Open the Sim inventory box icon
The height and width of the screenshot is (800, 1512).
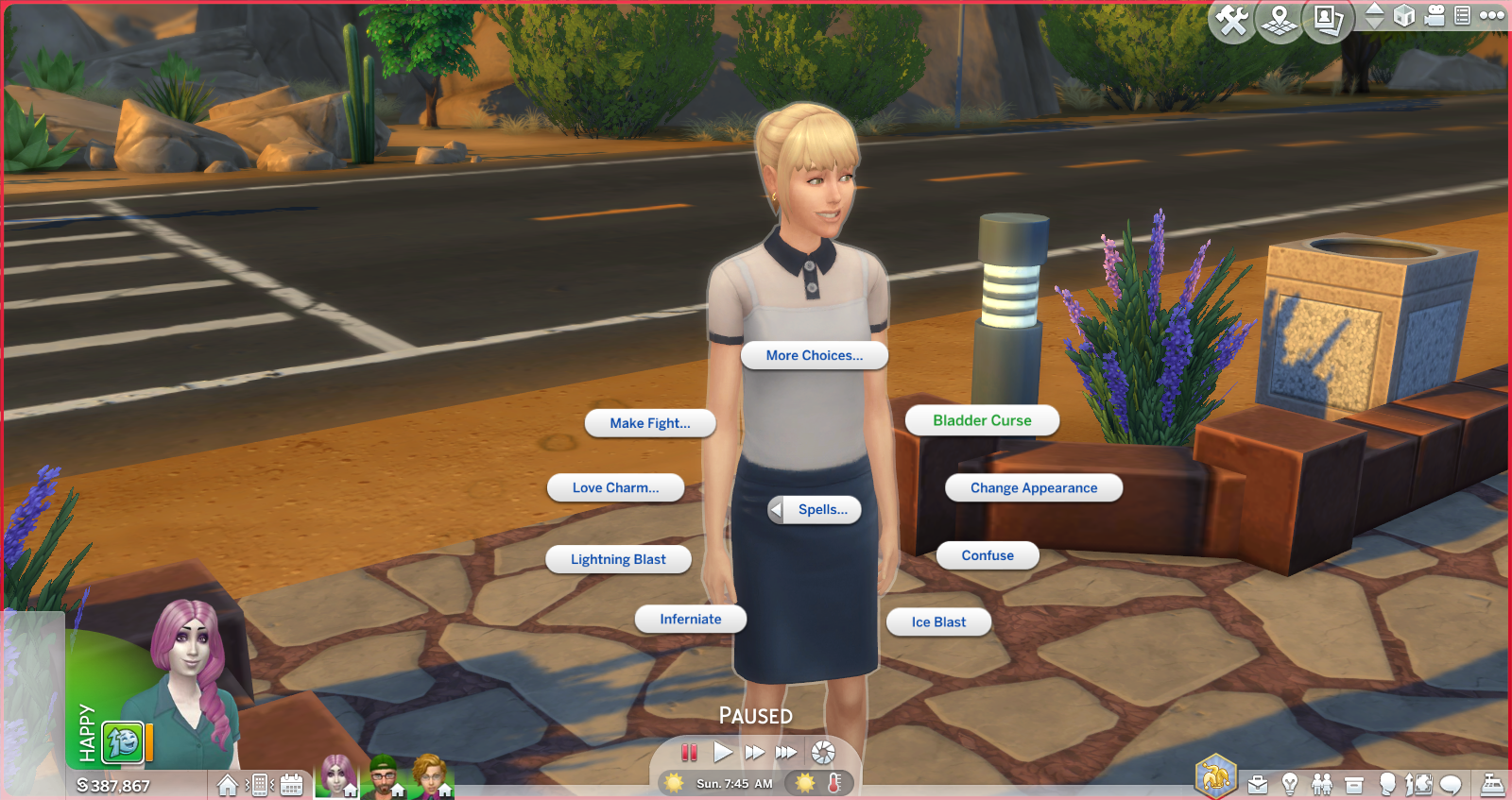point(1352,786)
